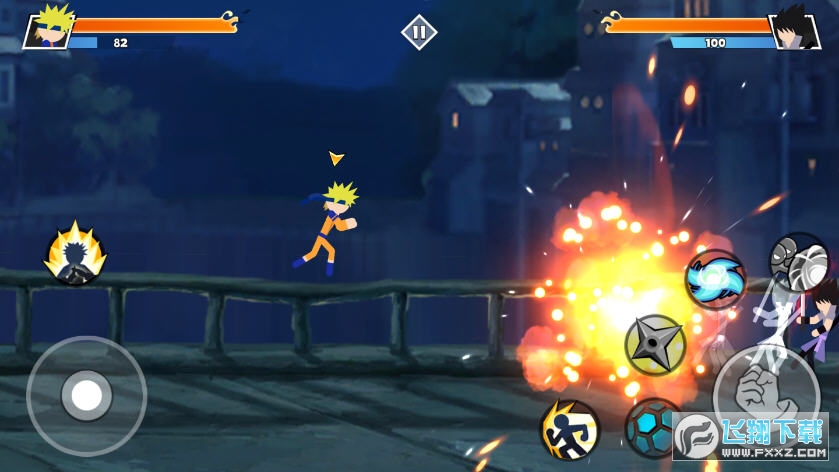Select the dark-haired enemy portrait
Viewport: 839px width, 472px height.
pos(793,27)
